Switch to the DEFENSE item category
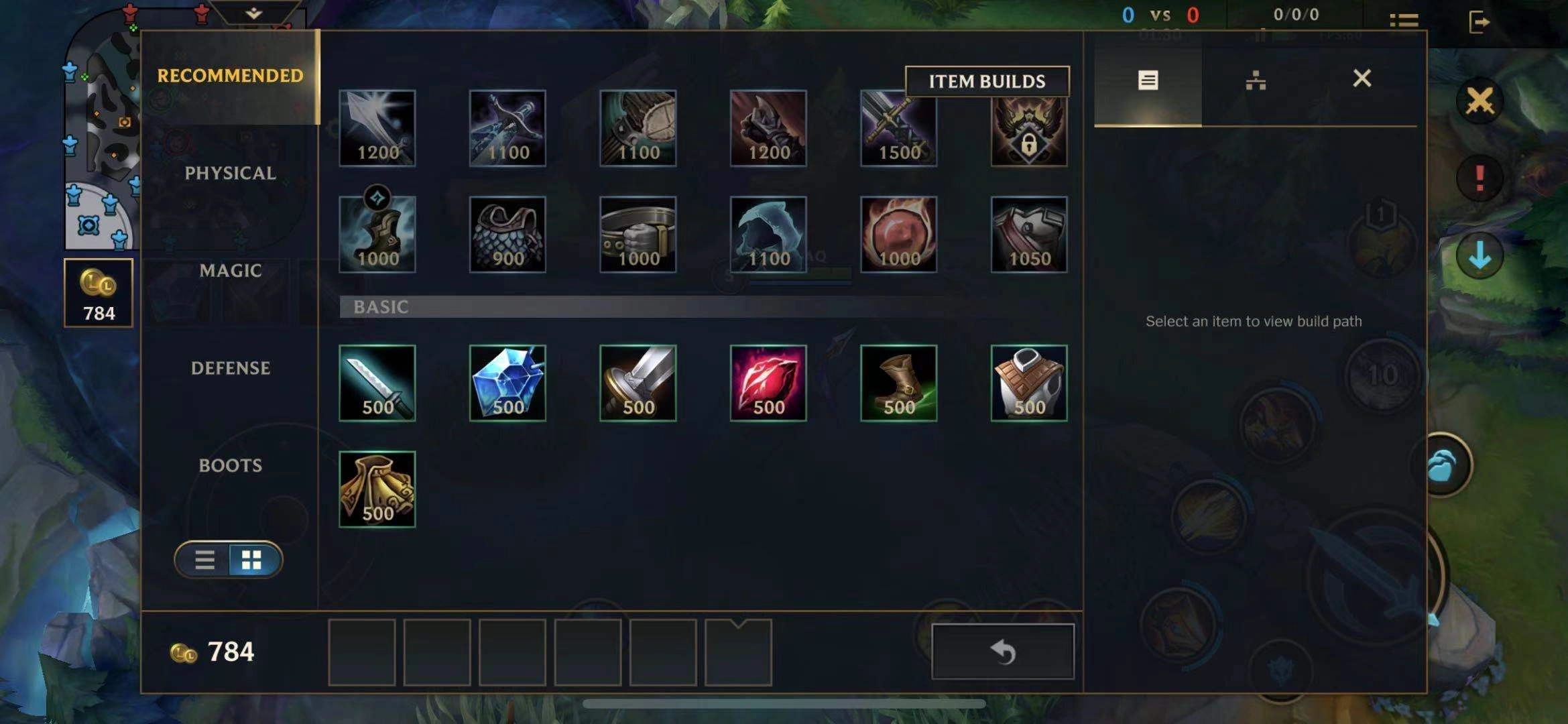 [231, 368]
